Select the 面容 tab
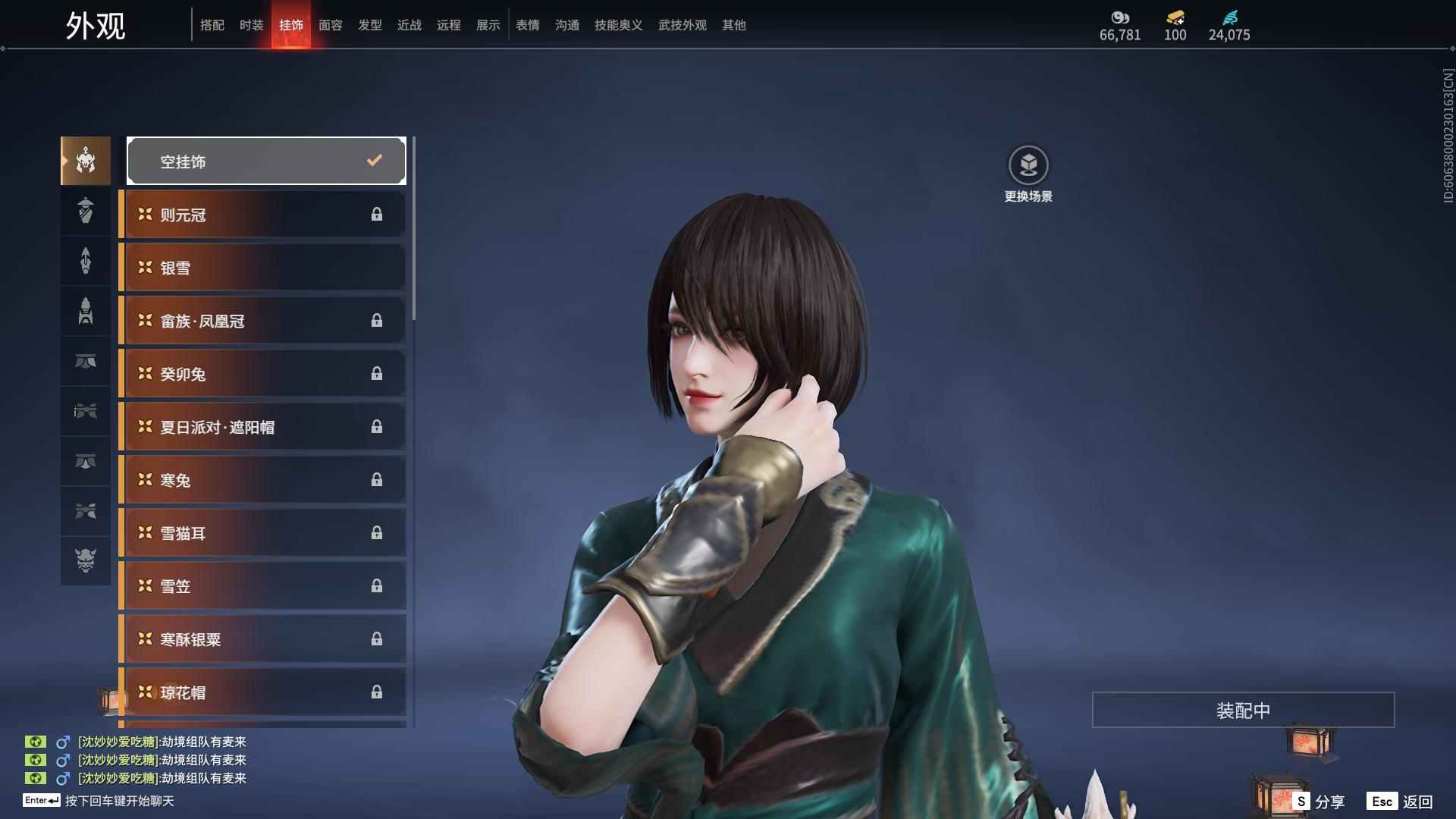The width and height of the screenshot is (1456, 819). [330, 25]
